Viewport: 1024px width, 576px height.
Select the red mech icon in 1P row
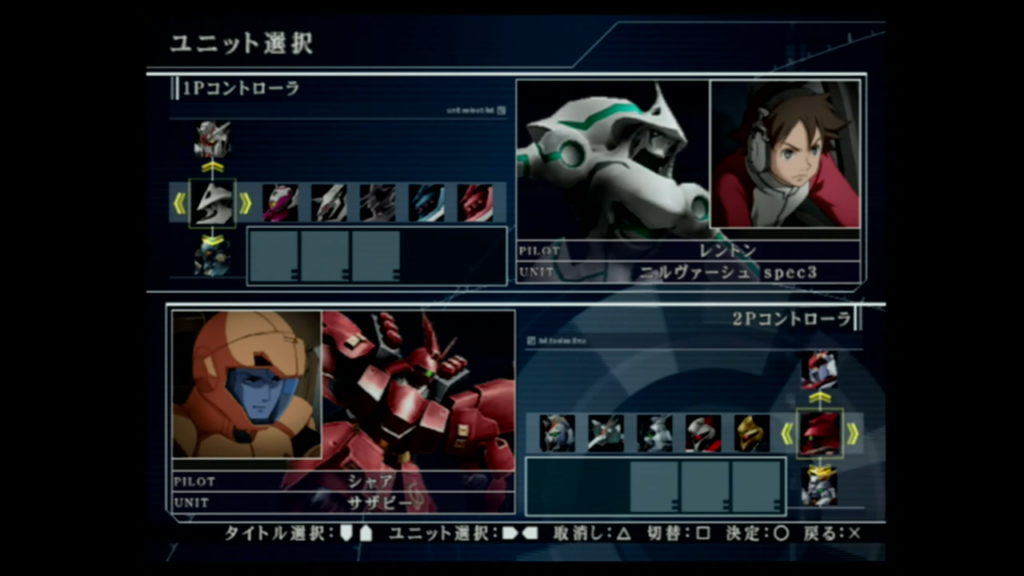475,203
